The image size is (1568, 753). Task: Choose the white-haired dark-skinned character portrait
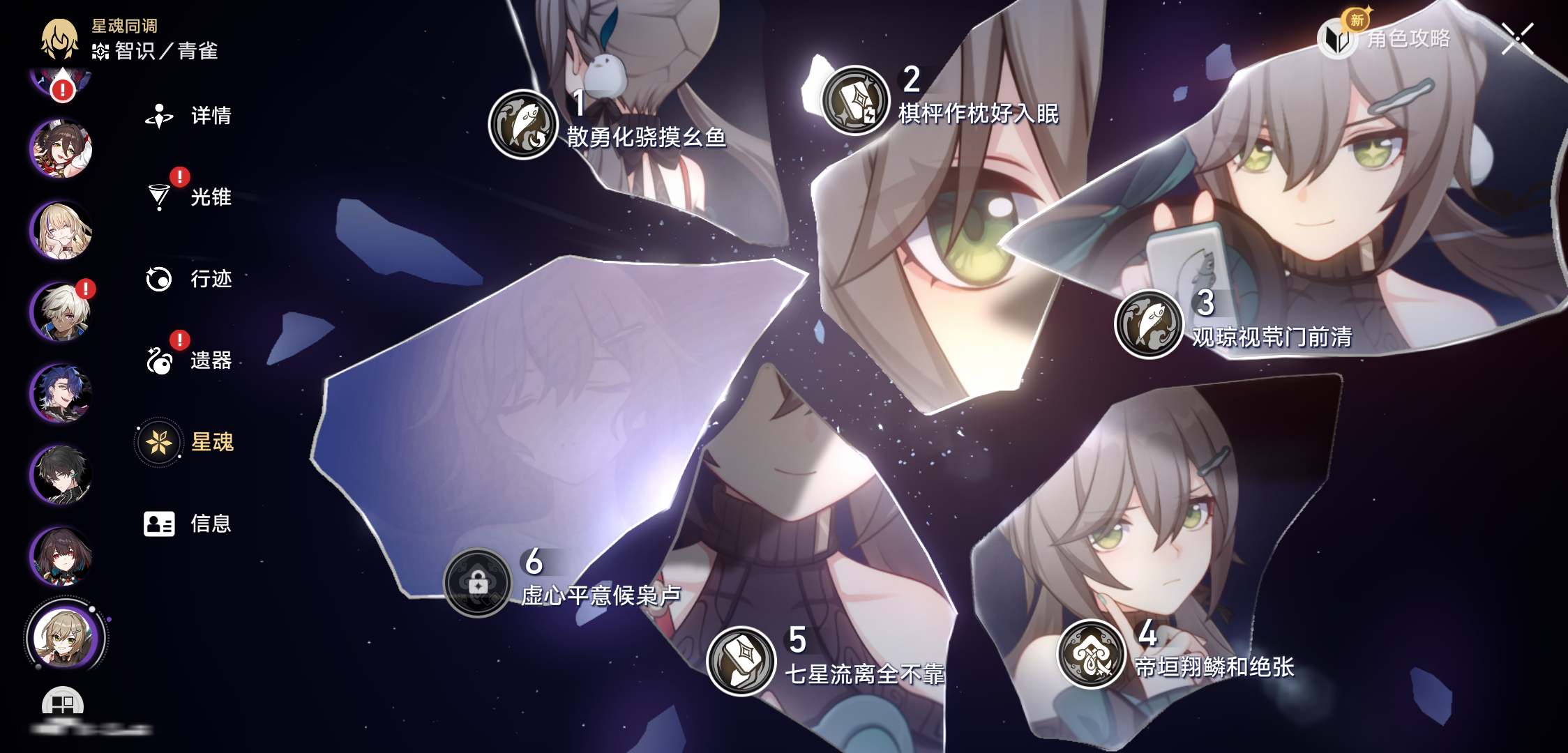coord(61,312)
